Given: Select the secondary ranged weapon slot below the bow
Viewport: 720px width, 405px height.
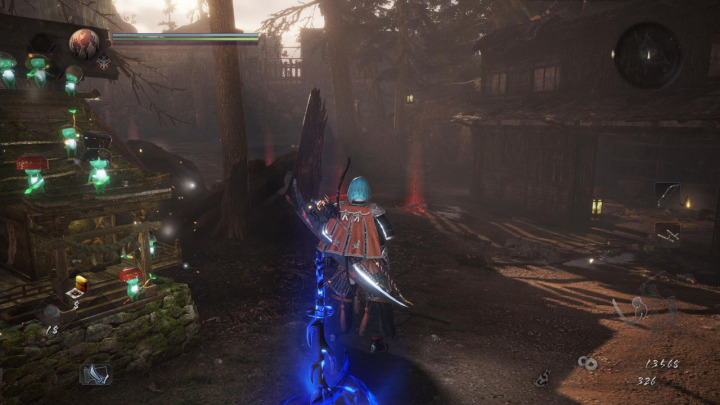Looking at the screenshot, I should coord(667,232).
